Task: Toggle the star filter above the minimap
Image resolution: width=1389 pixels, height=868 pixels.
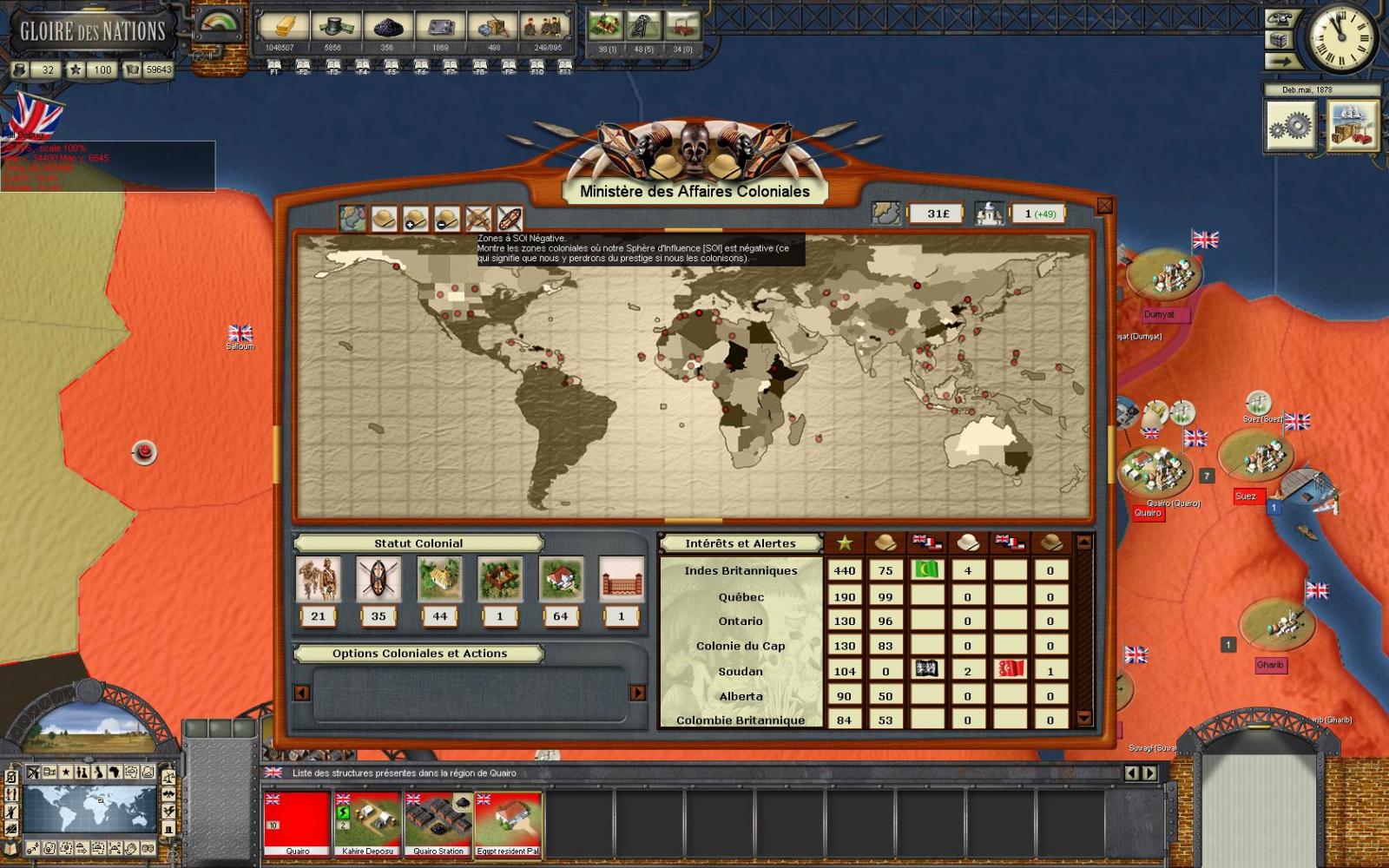Action: tap(66, 772)
